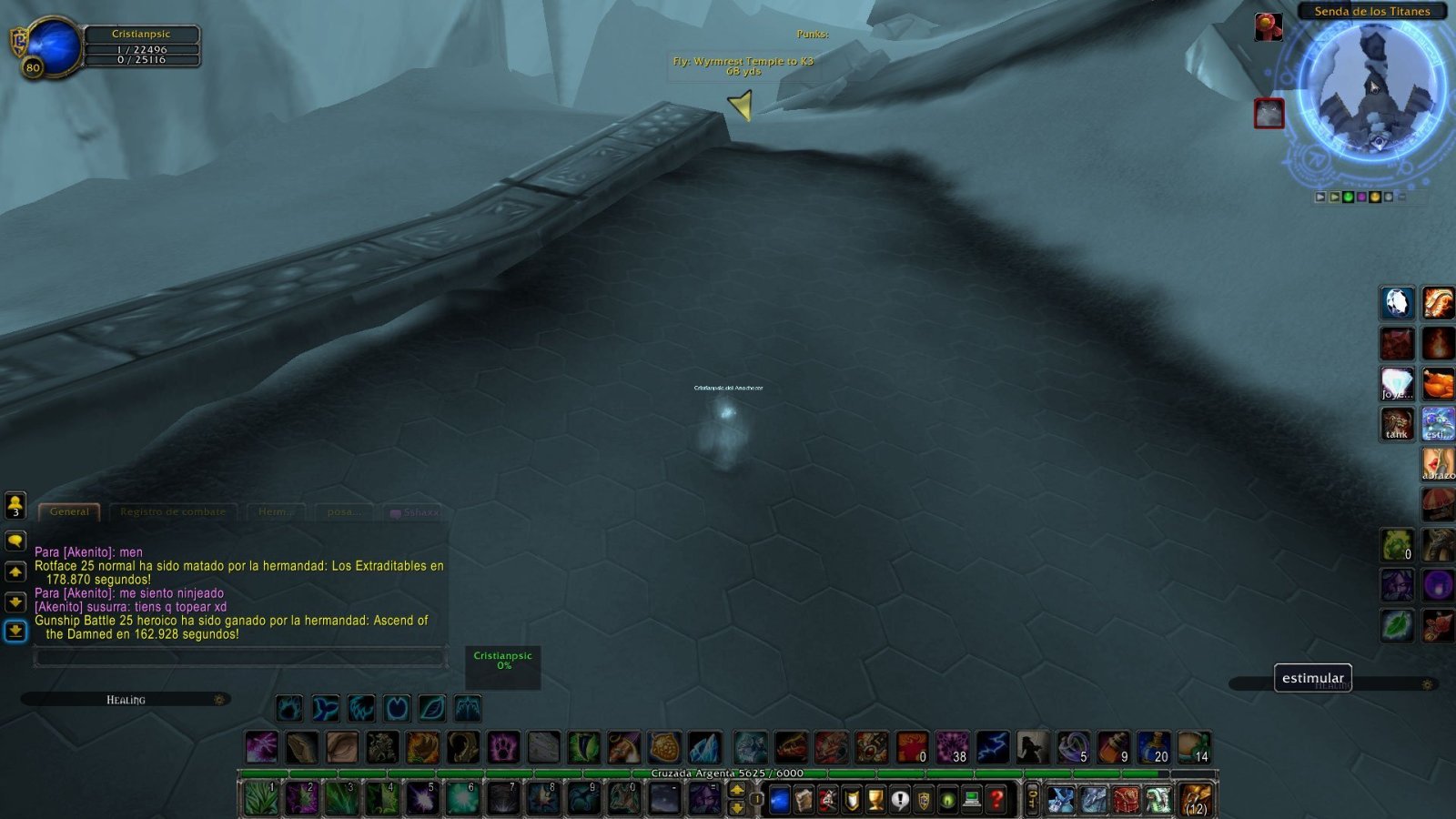1456x819 pixels.
Task: Expand the up arrow on action bar pager
Action: coord(739,788)
